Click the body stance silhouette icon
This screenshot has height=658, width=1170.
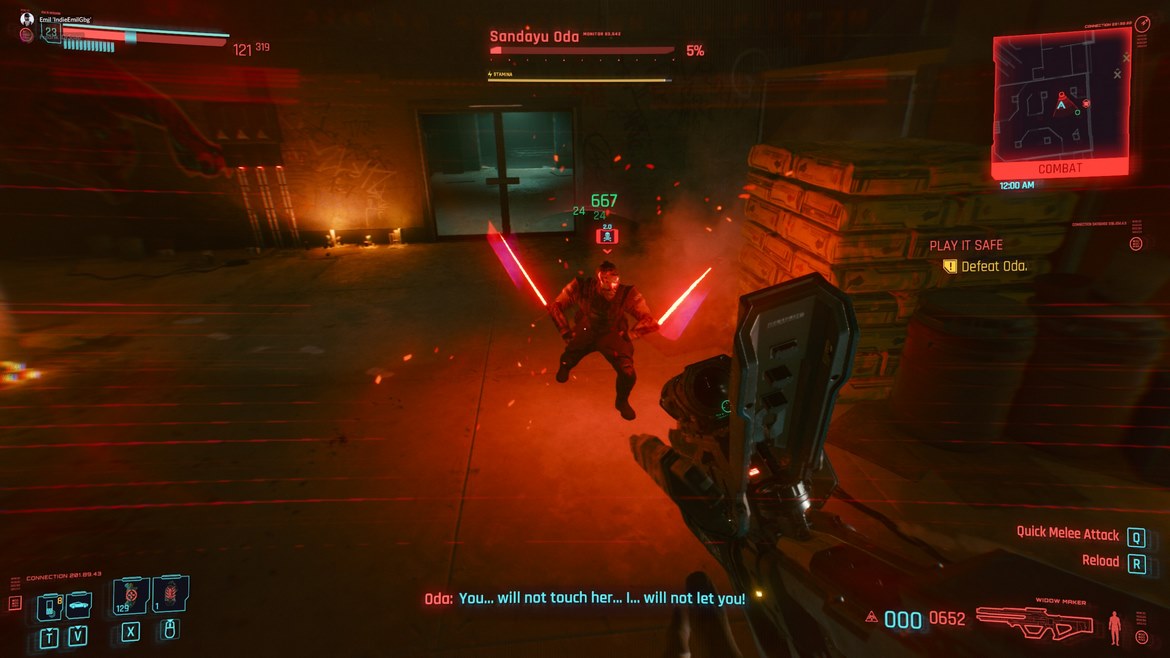(1115, 627)
